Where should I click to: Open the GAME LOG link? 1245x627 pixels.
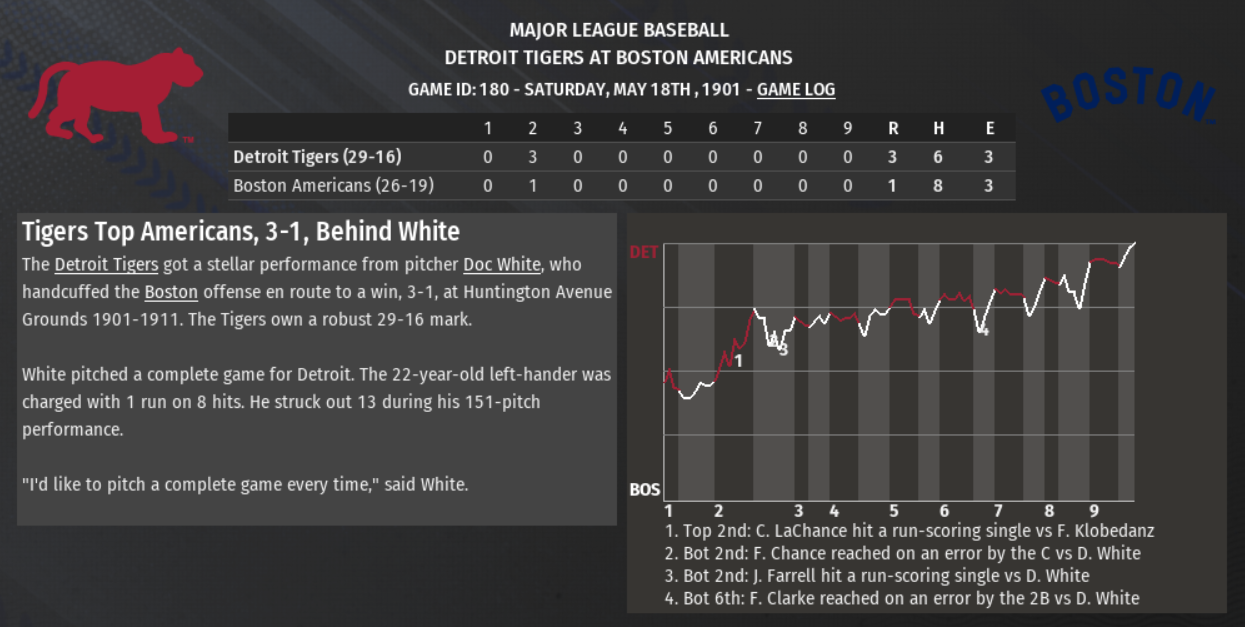click(x=795, y=90)
